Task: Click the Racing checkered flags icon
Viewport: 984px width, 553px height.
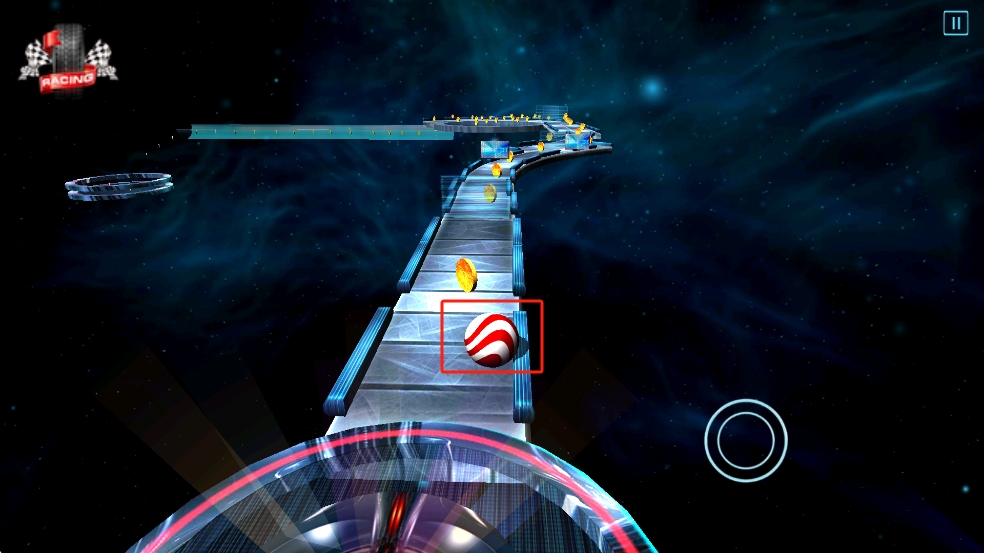Action: click(x=67, y=61)
